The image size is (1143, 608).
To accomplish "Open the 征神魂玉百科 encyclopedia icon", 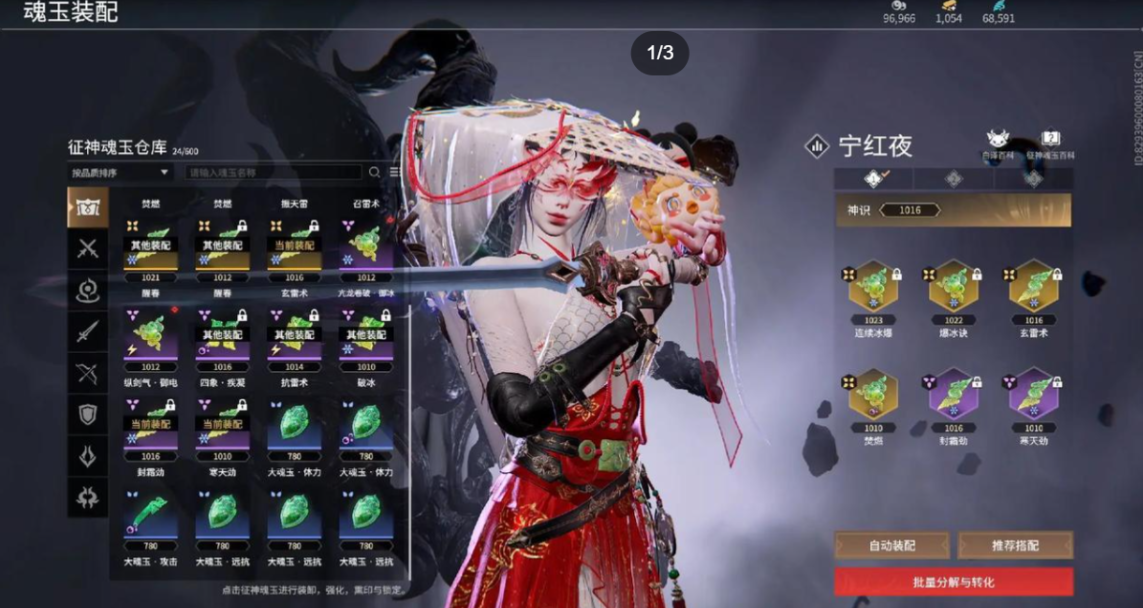I will coord(1050,143).
